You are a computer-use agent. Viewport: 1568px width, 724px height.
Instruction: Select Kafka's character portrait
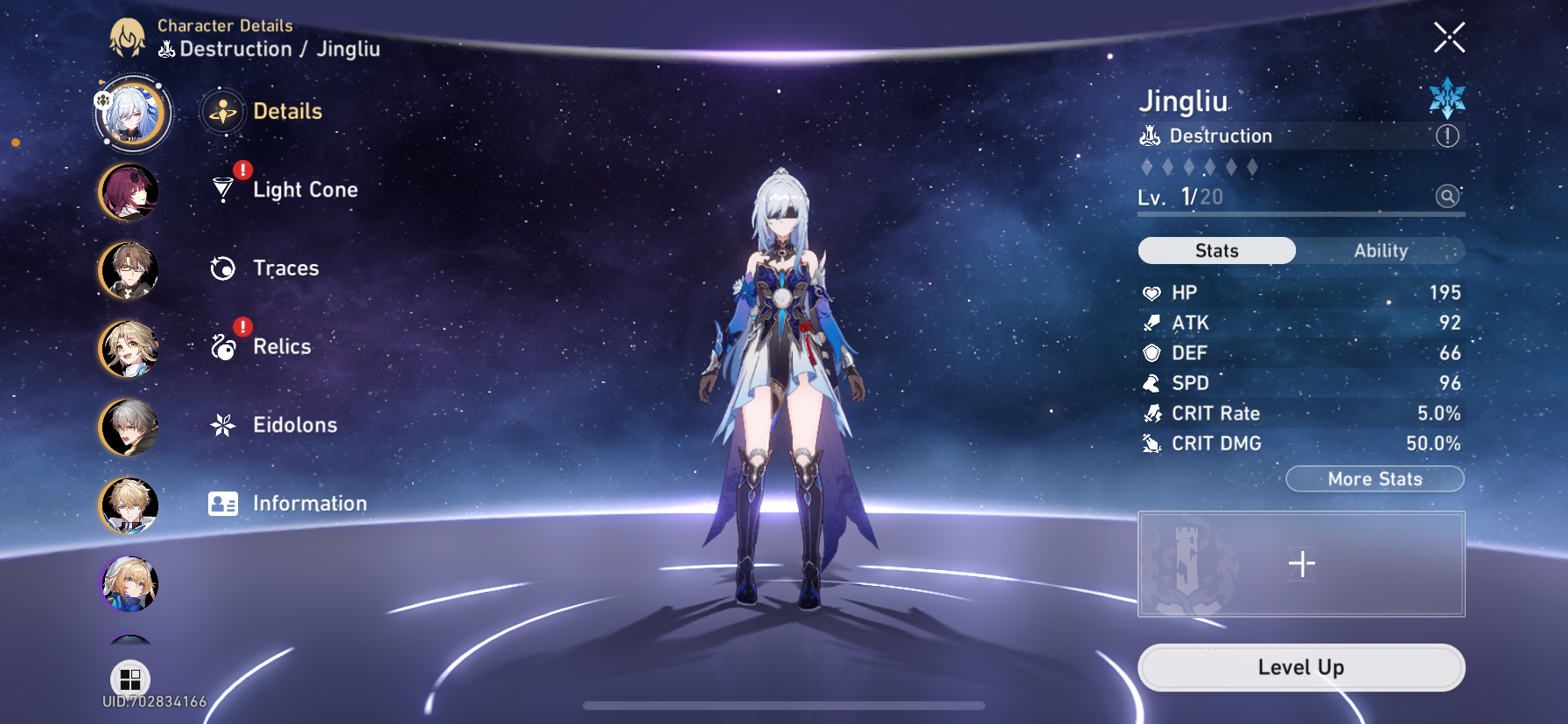click(129, 192)
